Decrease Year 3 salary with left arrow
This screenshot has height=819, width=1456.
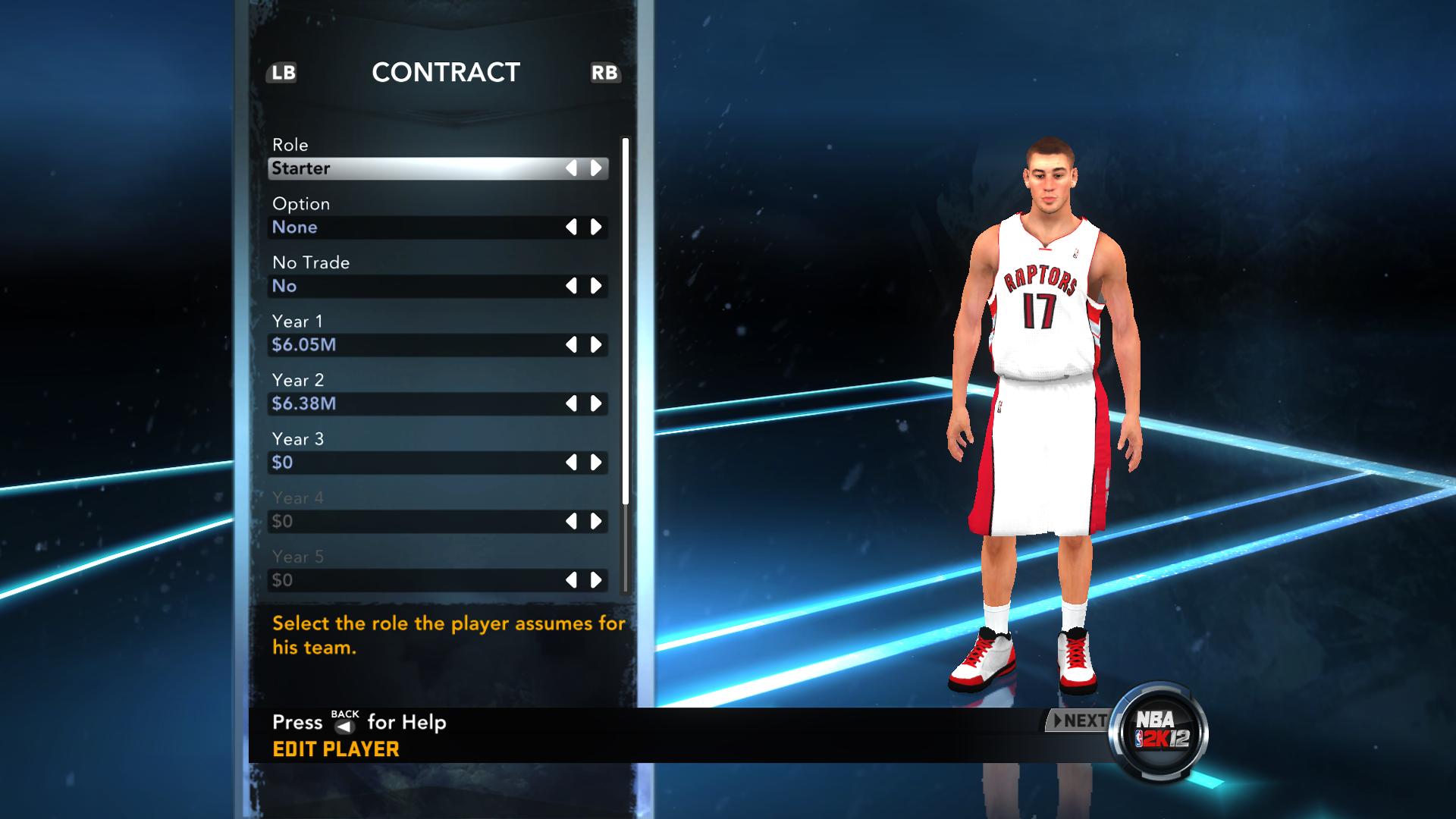(571, 463)
